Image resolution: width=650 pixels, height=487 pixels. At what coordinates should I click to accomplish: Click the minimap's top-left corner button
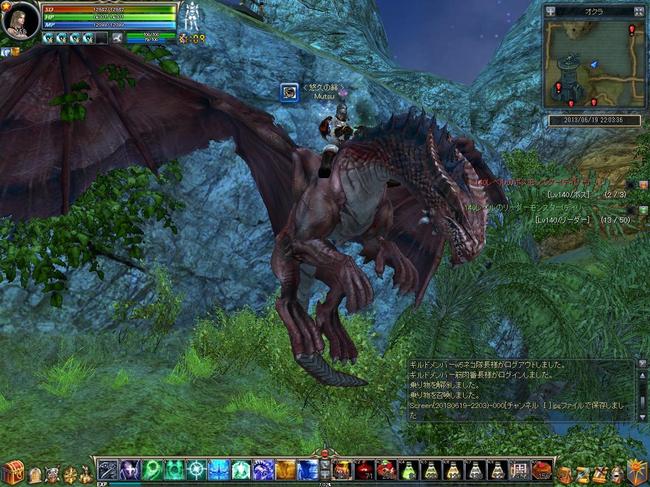550,11
